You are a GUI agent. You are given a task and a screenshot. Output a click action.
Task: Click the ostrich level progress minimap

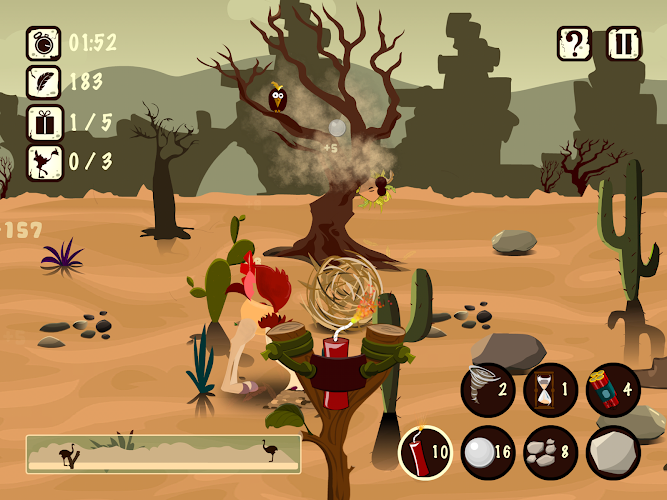coord(163,453)
